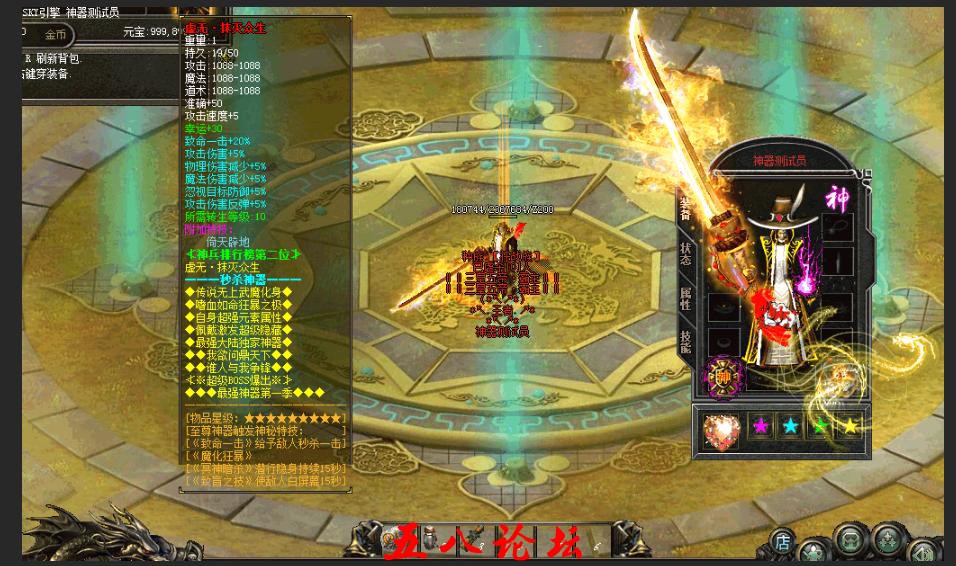Switch to the 装备 equipment tab

pos(686,208)
